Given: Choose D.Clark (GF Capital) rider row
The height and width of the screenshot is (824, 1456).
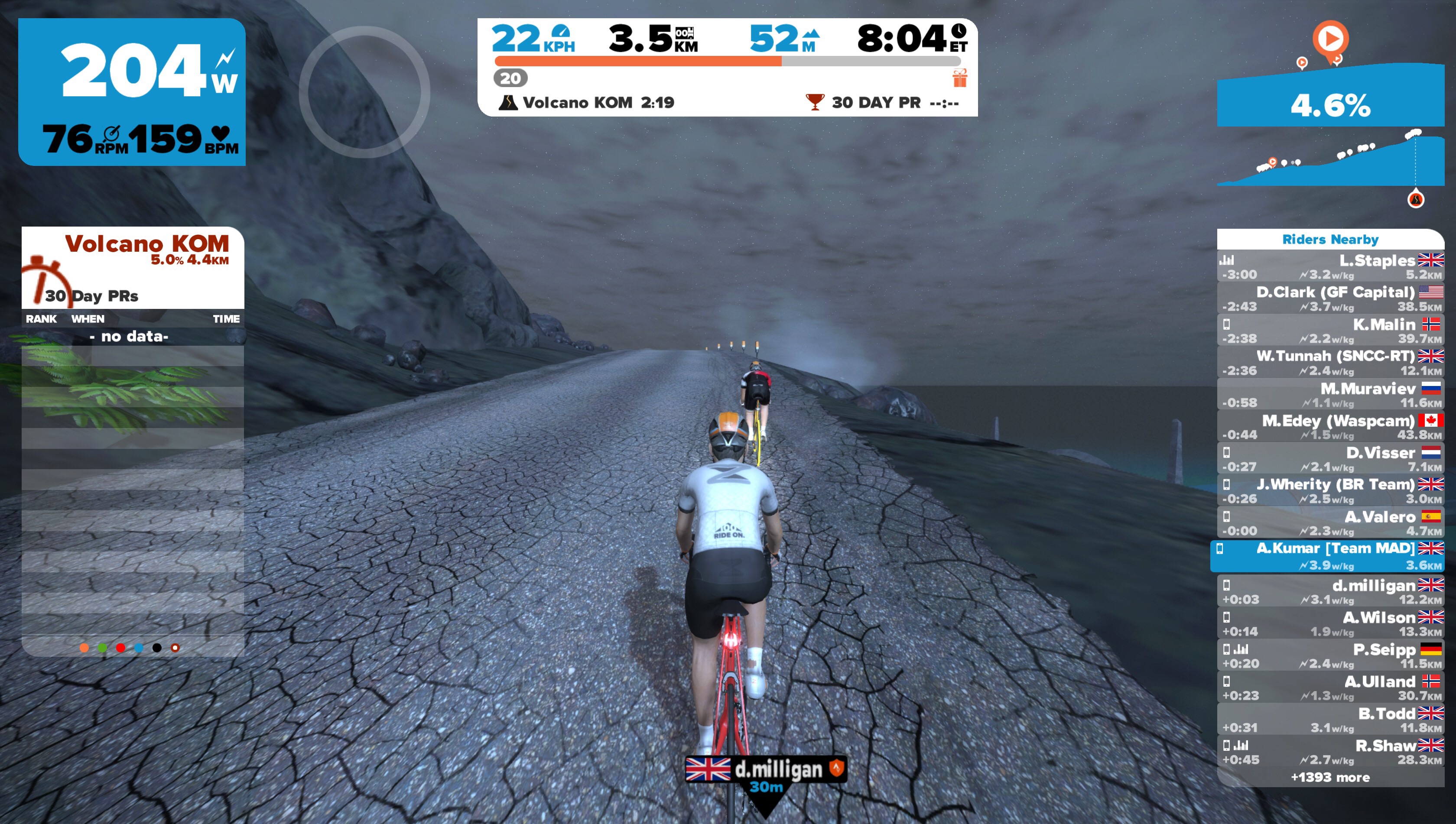Looking at the screenshot, I should [x=1330, y=299].
